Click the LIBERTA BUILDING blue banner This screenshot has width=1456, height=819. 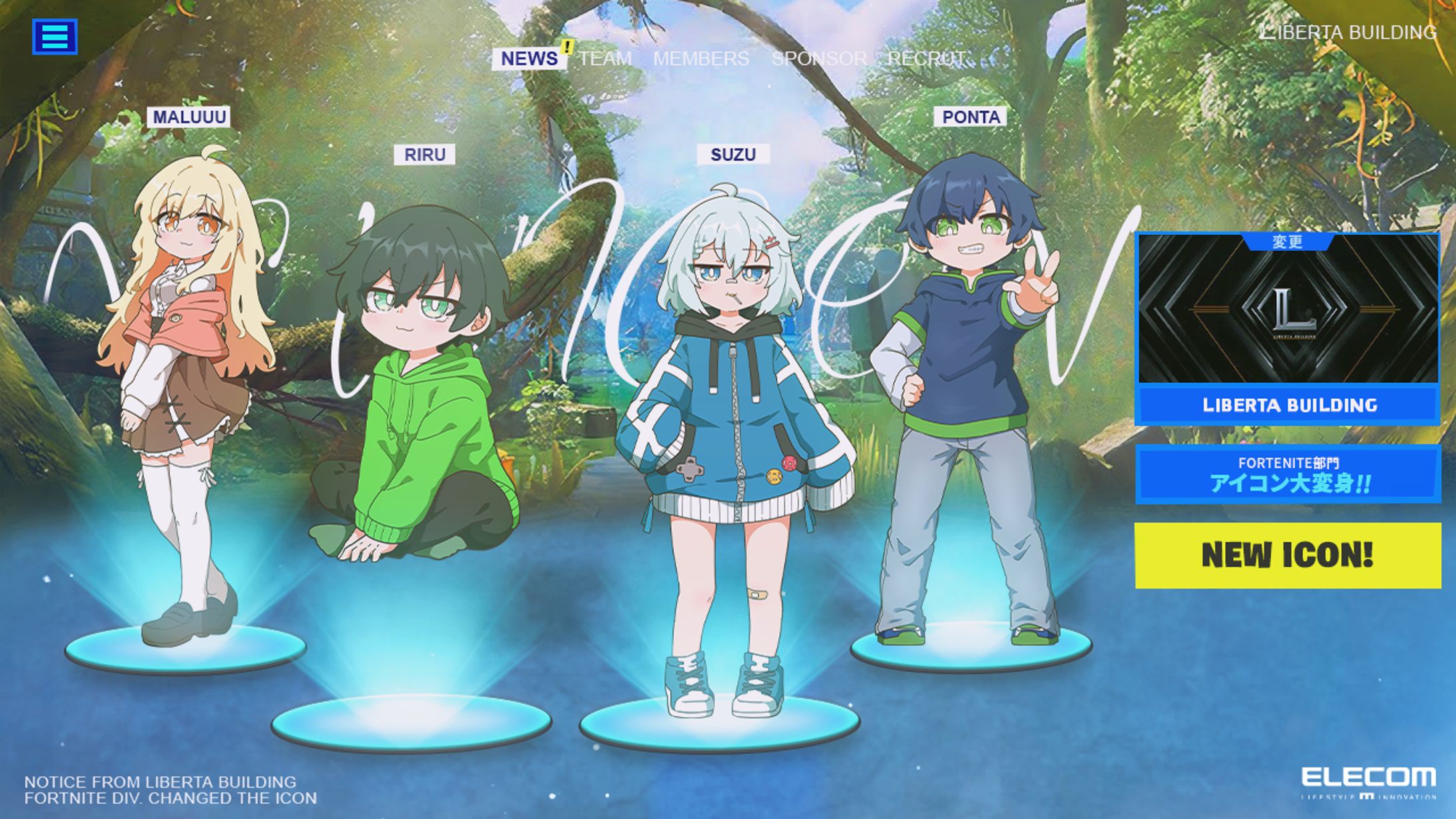(1289, 405)
